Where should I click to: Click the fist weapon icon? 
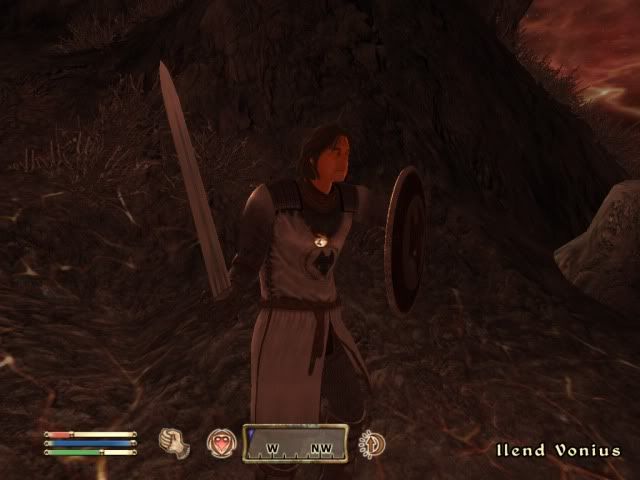[x=175, y=442]
